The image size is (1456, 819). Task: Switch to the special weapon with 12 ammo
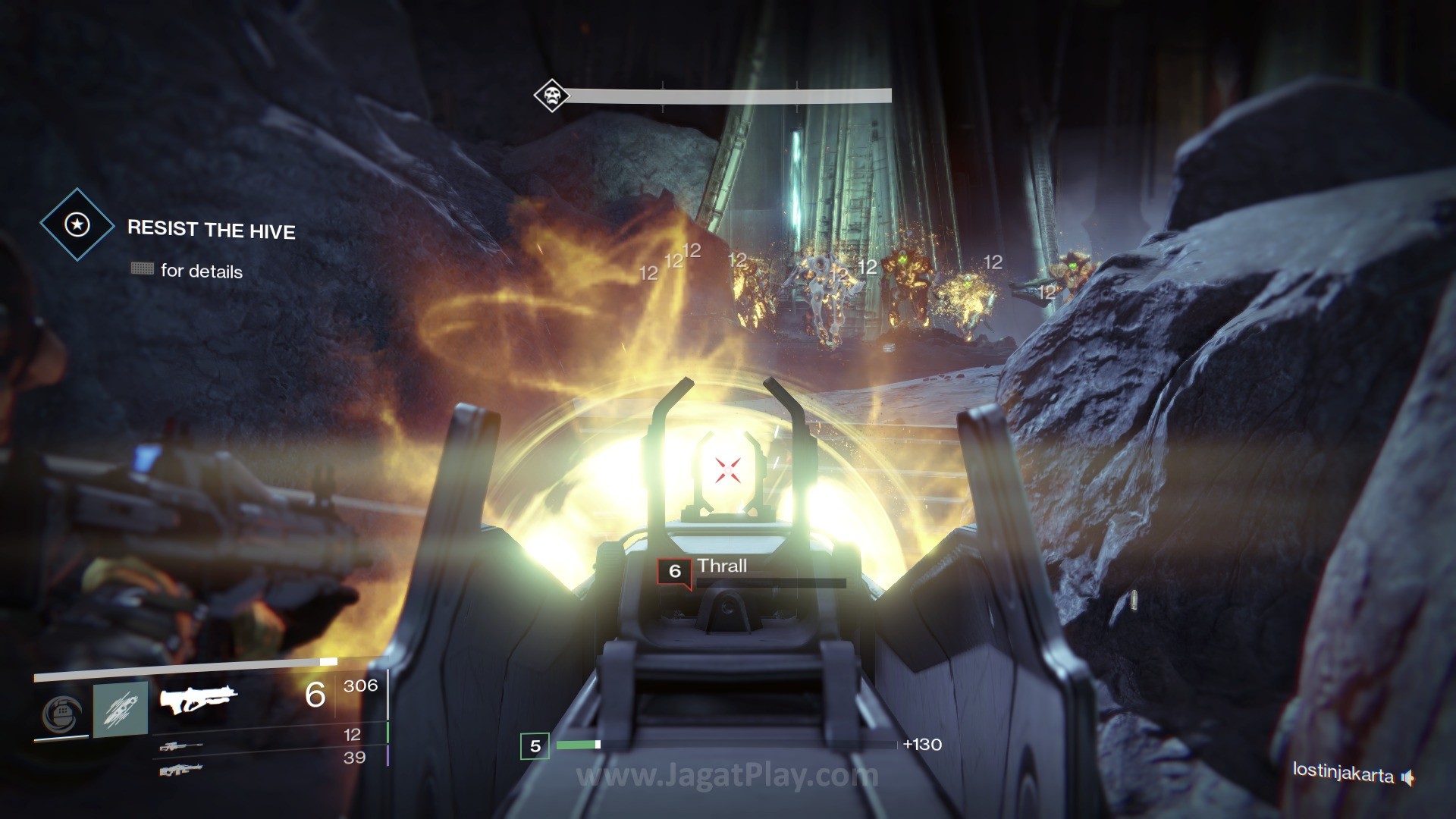[180, 746]
